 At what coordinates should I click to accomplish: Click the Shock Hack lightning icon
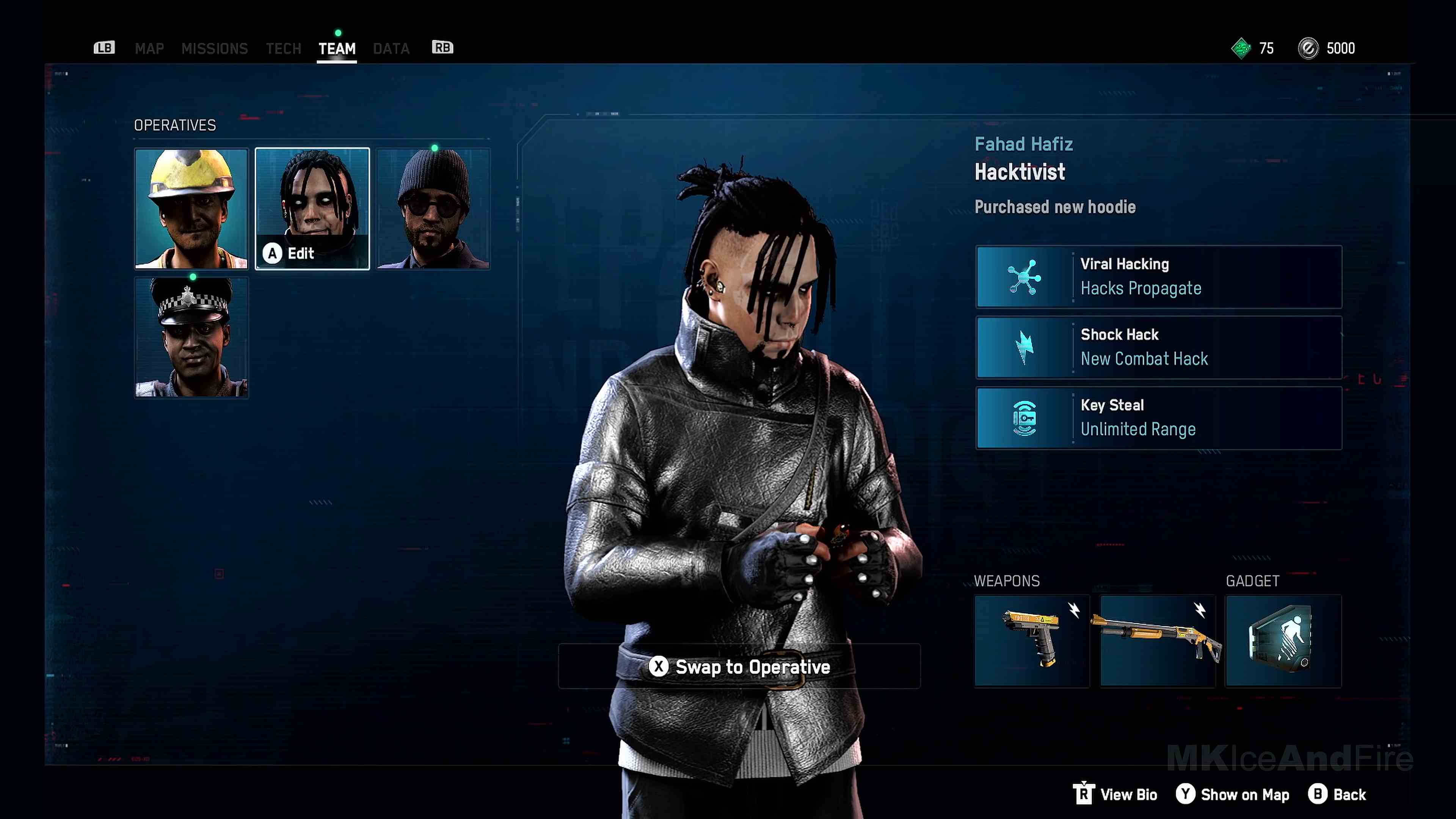pos(1024,347)
